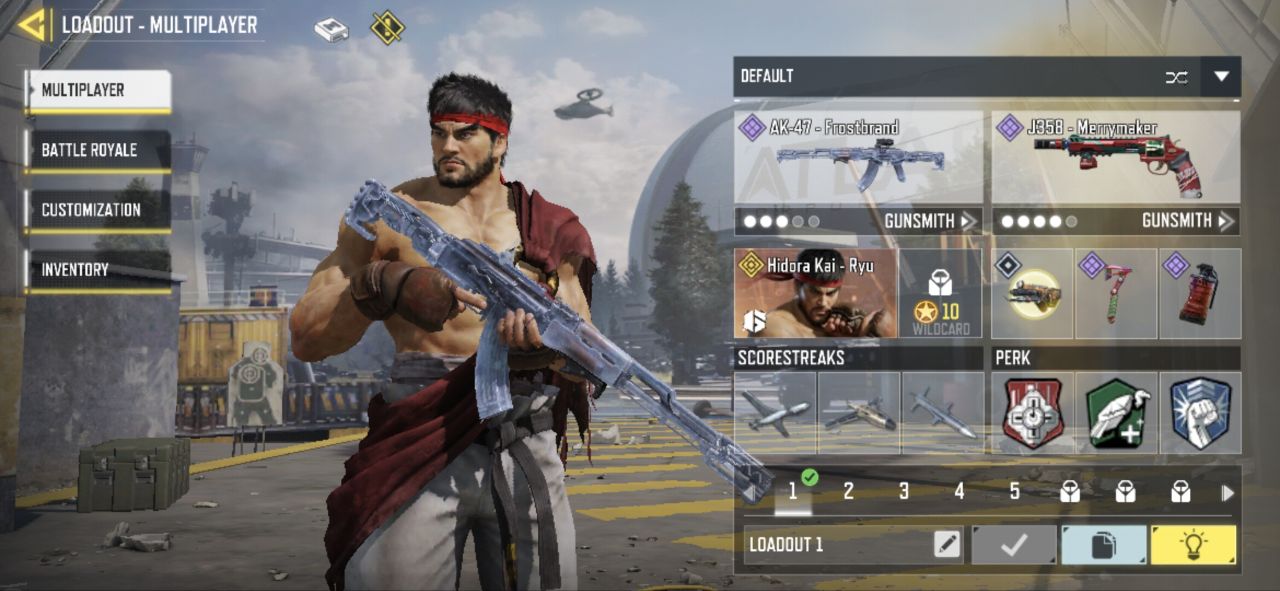Open the blue fist perk slot
1280x591 pixels.
pyautogui.click(x=1200, y=413)
